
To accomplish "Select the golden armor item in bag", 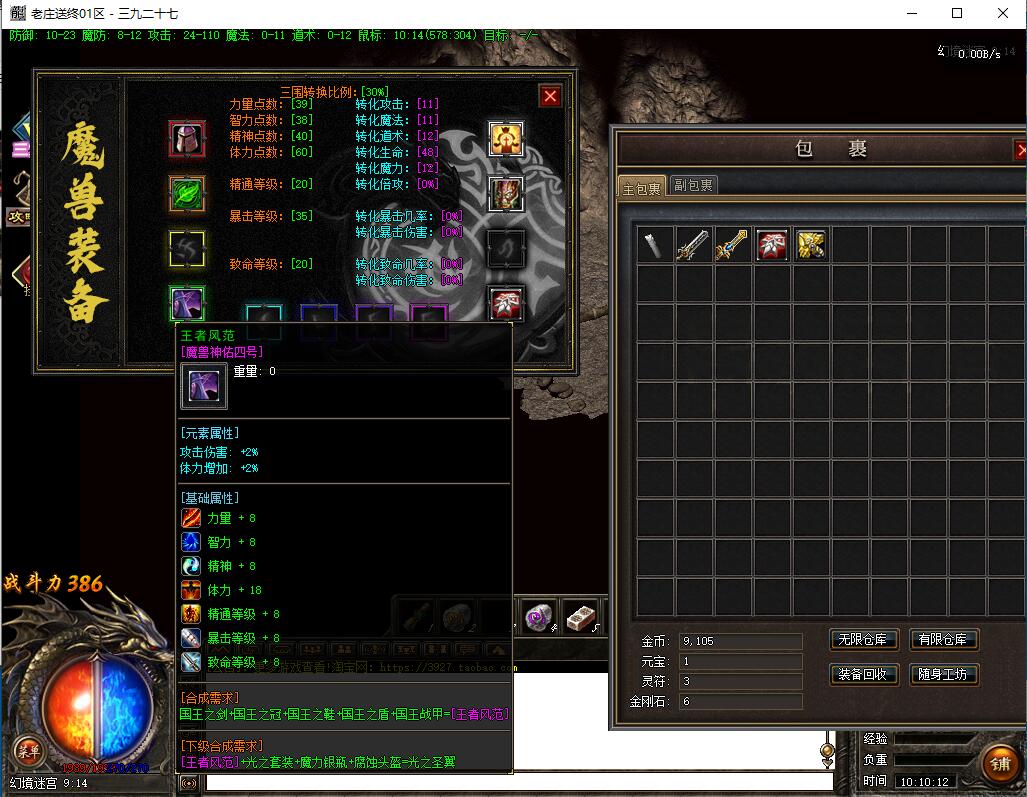I will [x=810, y=245].
